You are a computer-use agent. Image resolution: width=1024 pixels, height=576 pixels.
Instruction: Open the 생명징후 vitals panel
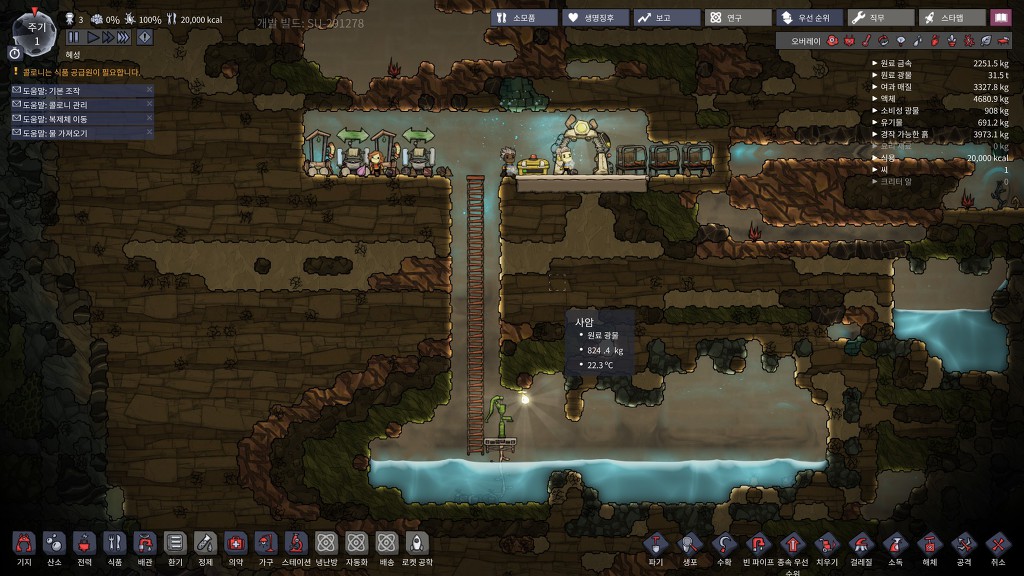(x=595, y=17)
